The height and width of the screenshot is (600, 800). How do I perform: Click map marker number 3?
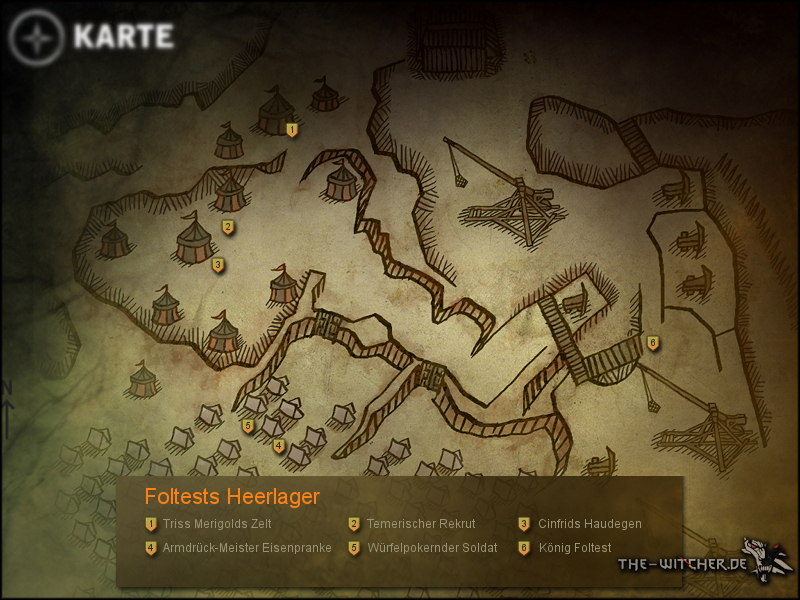pos(218,265)
